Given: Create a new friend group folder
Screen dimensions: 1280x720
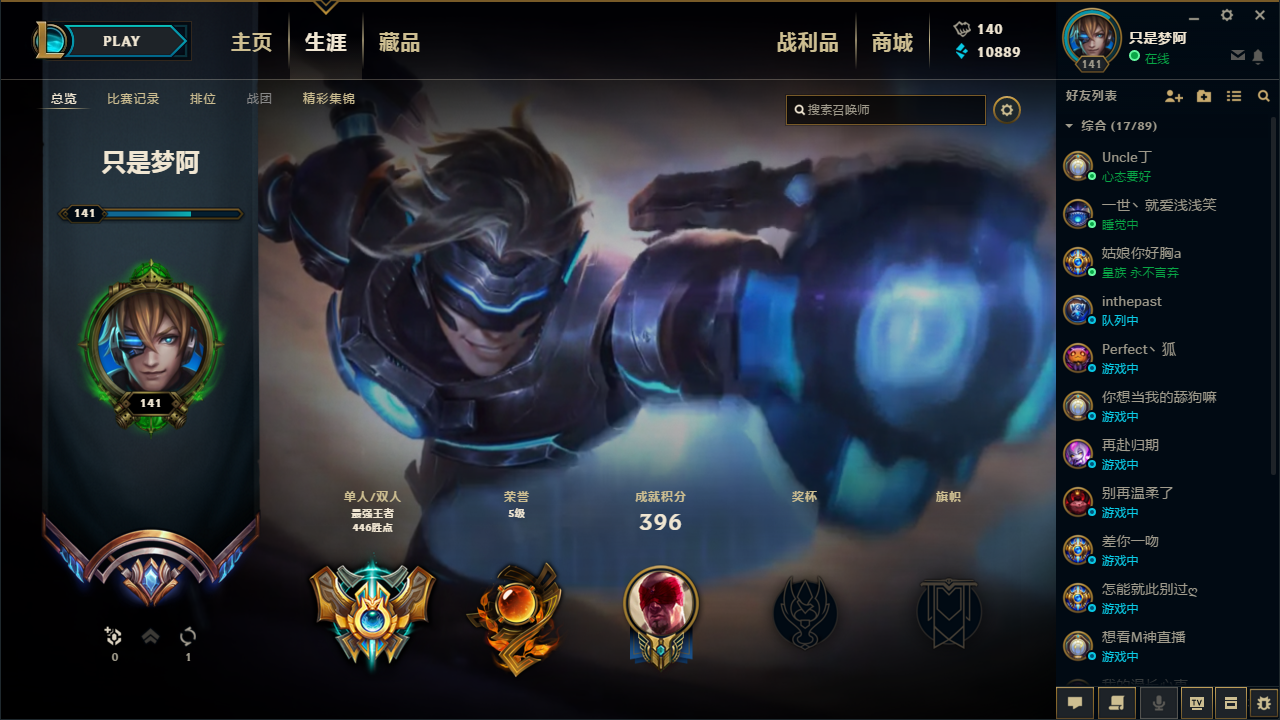Looking at the screenshot, I should [1203, 96].
